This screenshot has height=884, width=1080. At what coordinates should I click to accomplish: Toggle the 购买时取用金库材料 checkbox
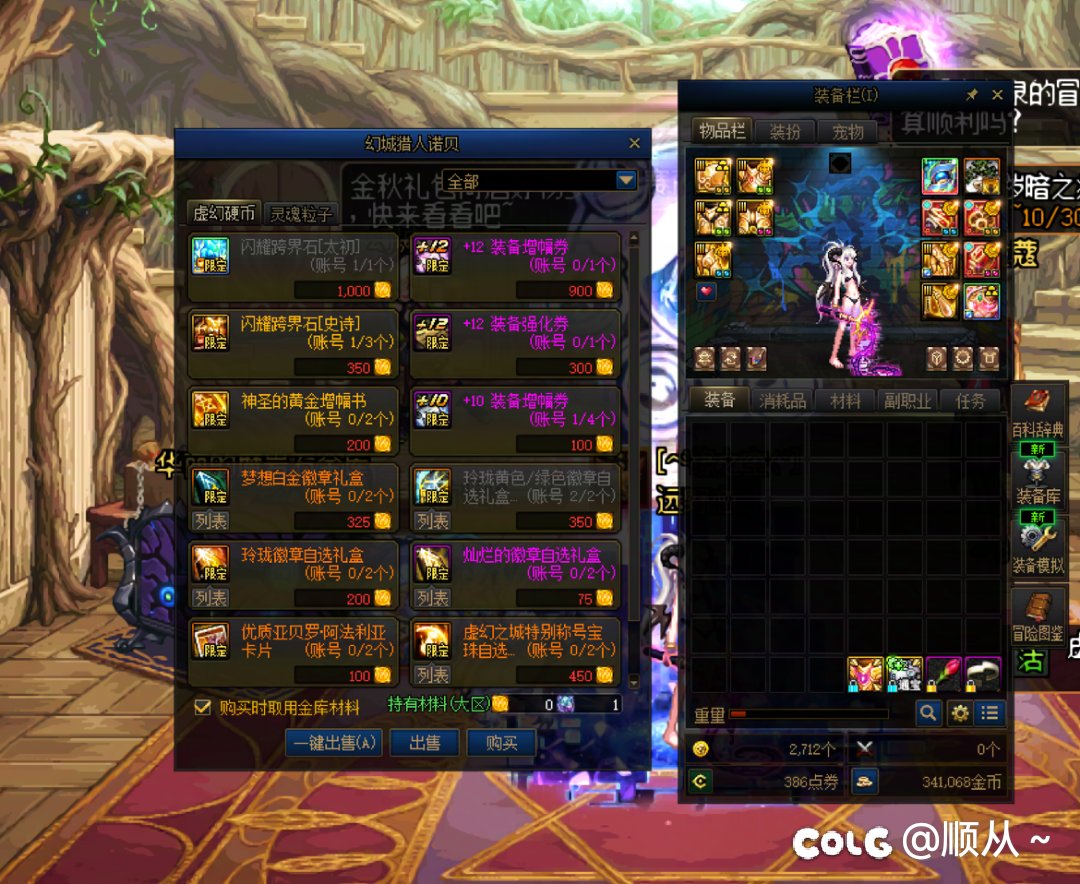(203, 707)
